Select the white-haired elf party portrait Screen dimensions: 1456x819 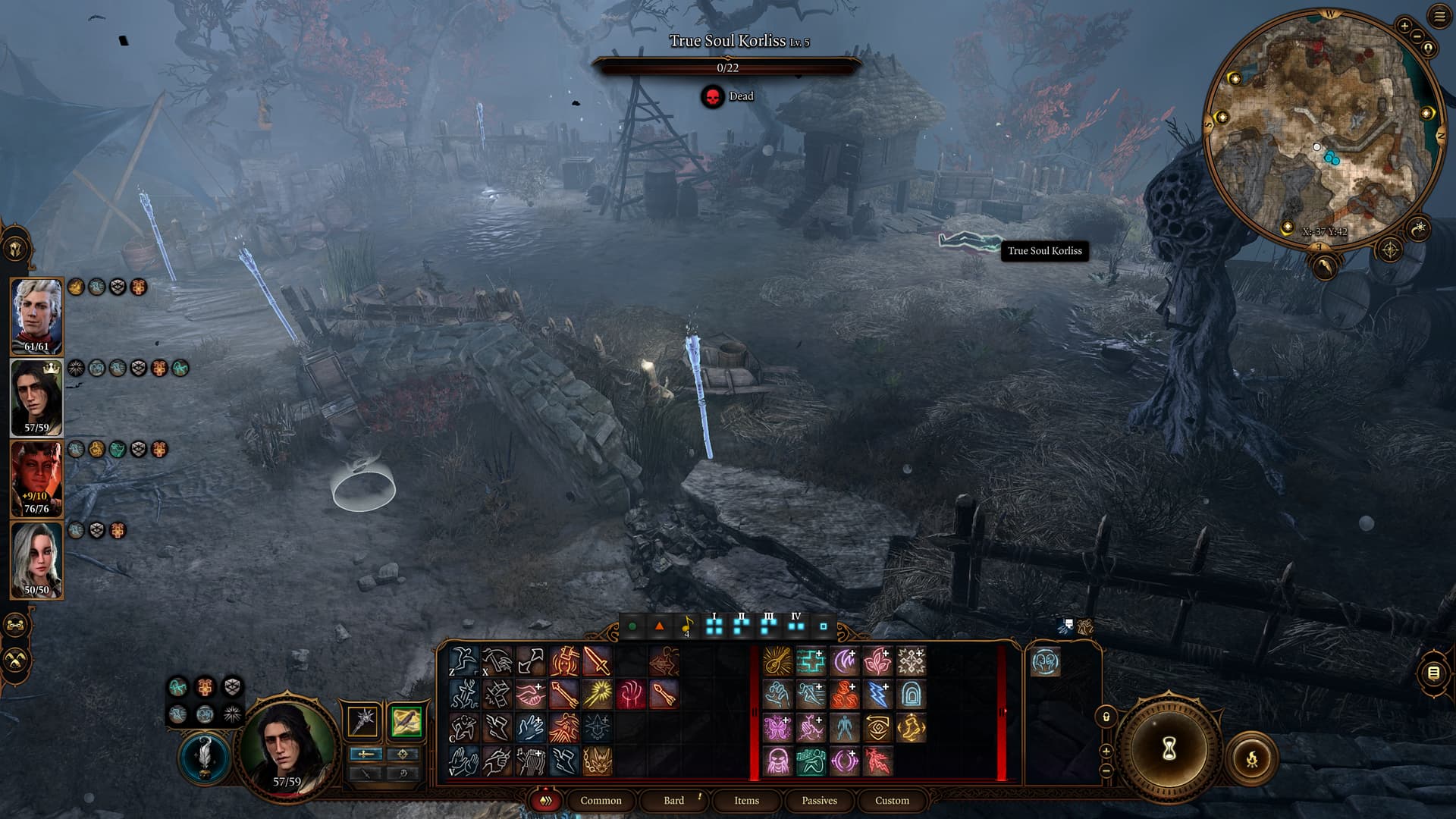[x=36, y=315]
